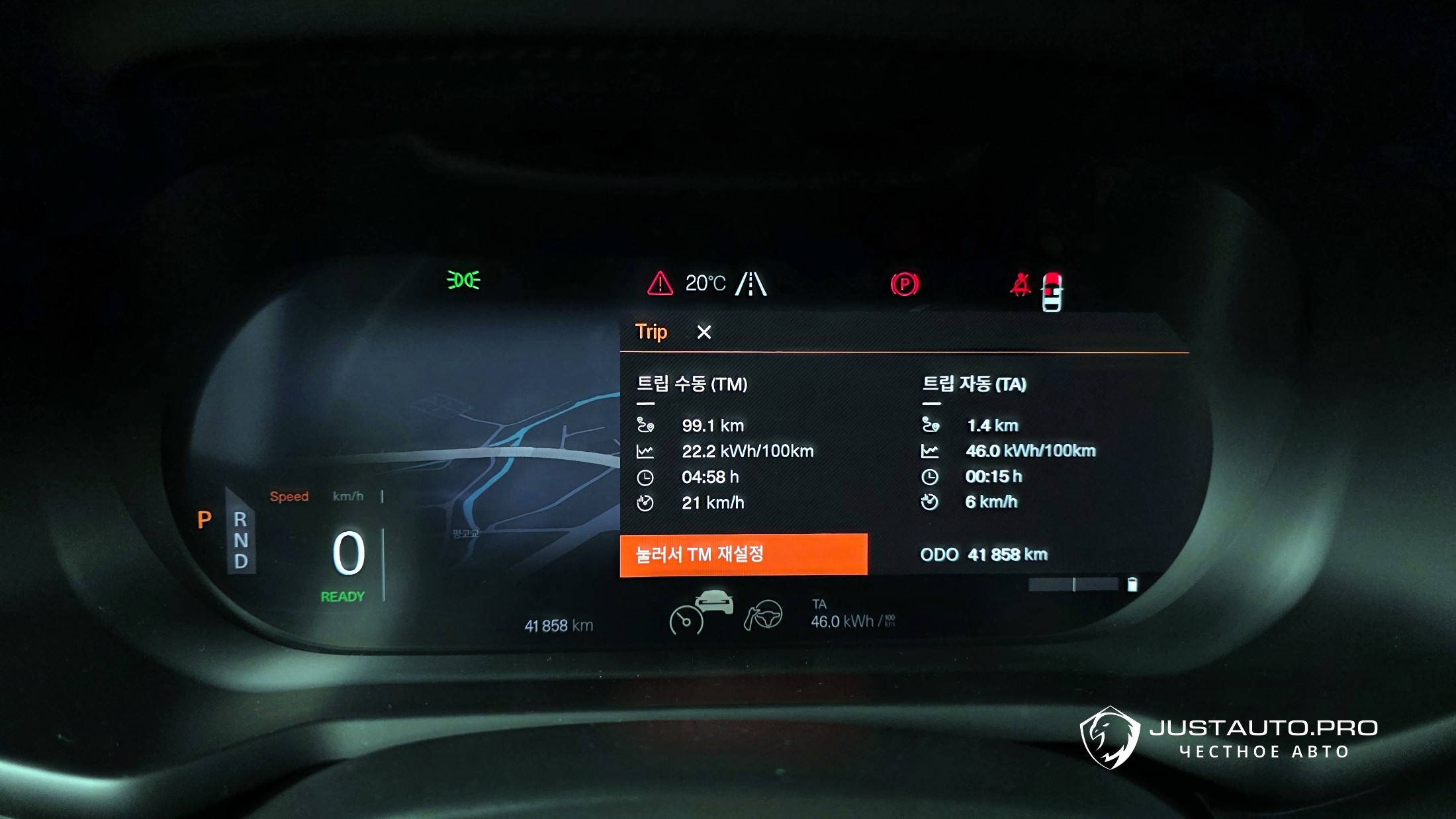
Task: Select the TA consumption widget
Action: pyautogui.click(x=852, y=615)
